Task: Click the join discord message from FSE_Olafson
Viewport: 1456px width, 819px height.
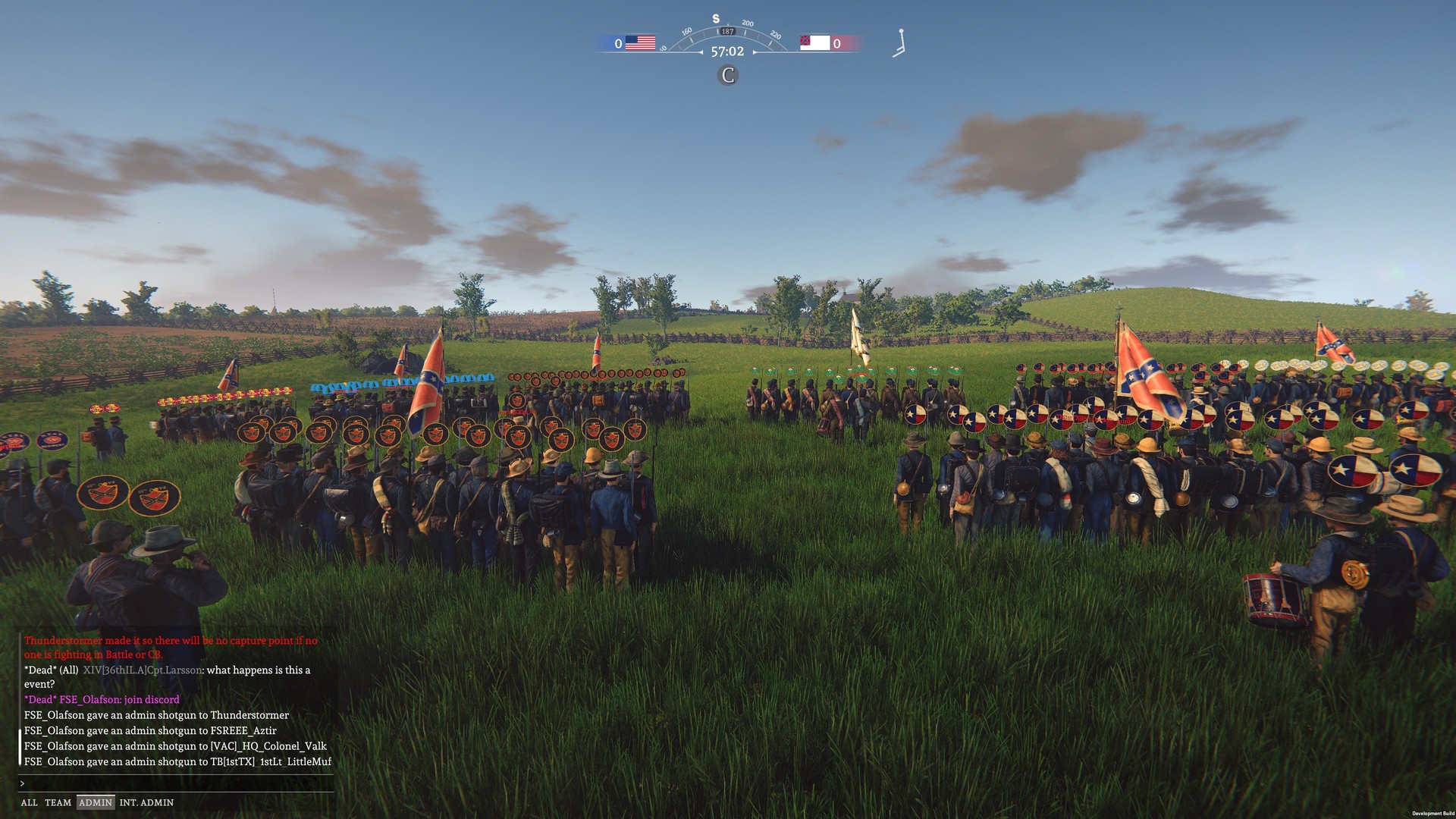Action: 102,699
